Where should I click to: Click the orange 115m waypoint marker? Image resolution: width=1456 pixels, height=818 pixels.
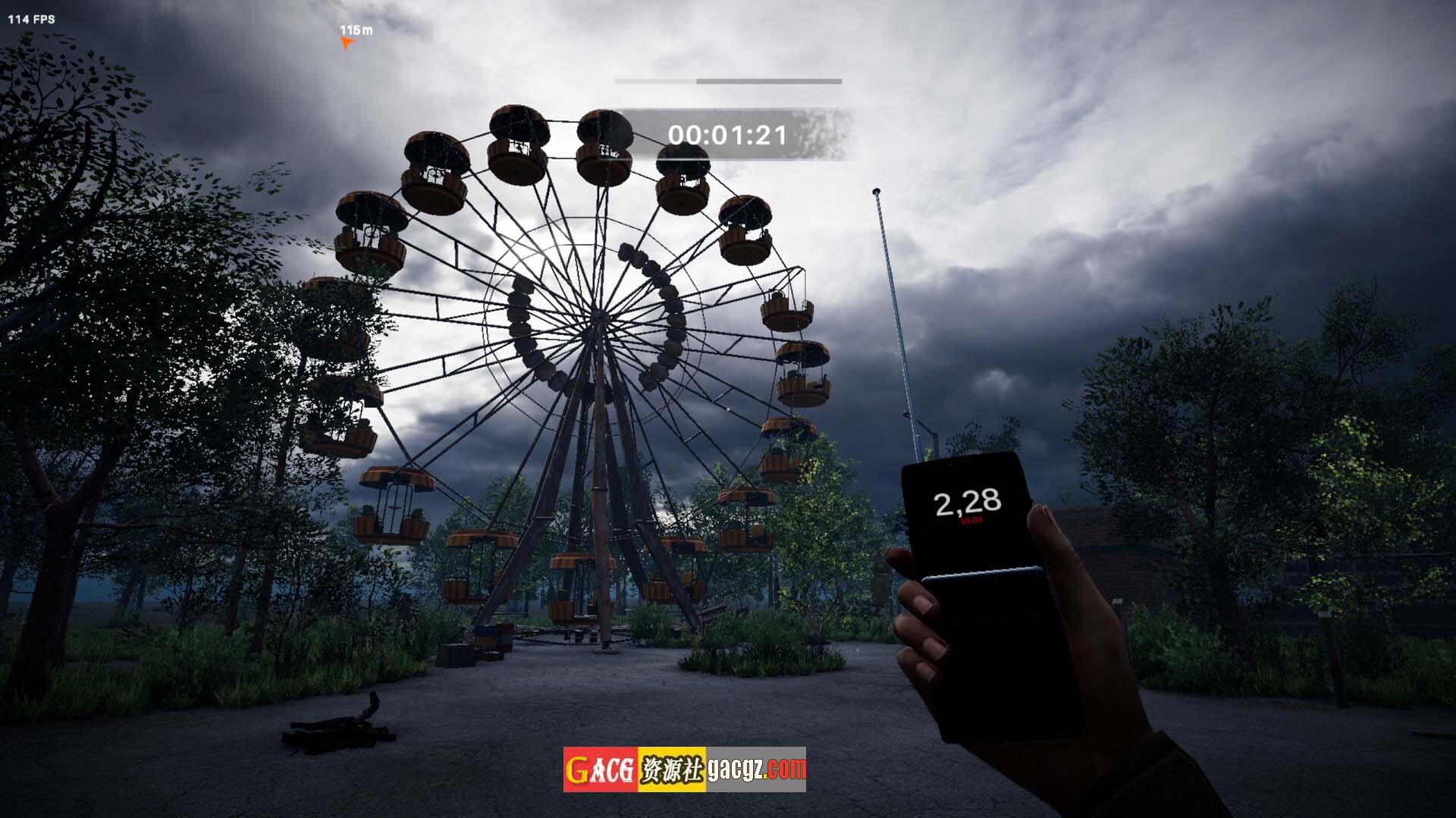(347, 43)
